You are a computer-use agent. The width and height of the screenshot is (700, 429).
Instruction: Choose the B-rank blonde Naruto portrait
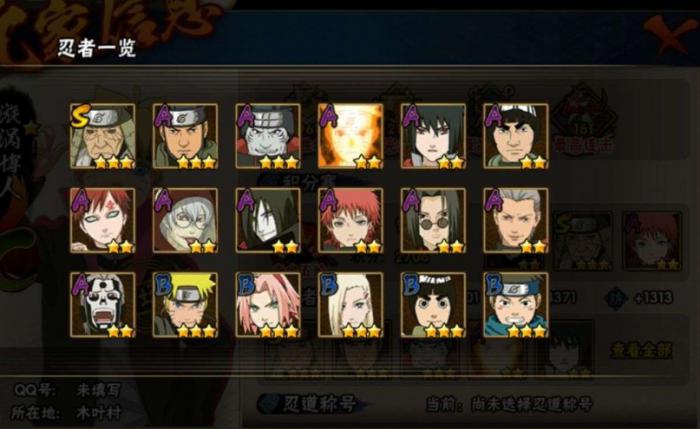coord(186,304)
